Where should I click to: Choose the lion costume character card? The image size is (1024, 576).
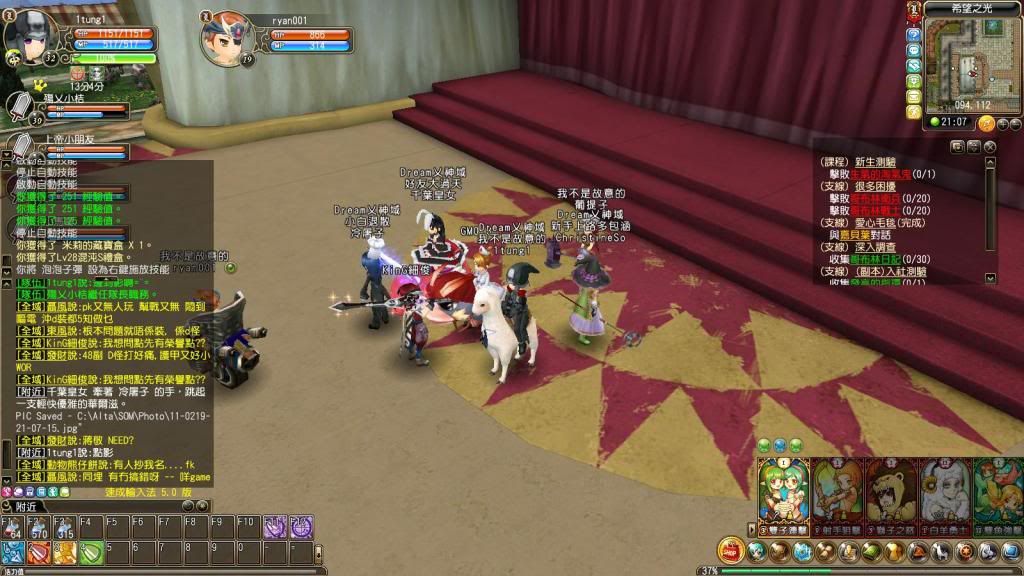[x=891, y=488]
